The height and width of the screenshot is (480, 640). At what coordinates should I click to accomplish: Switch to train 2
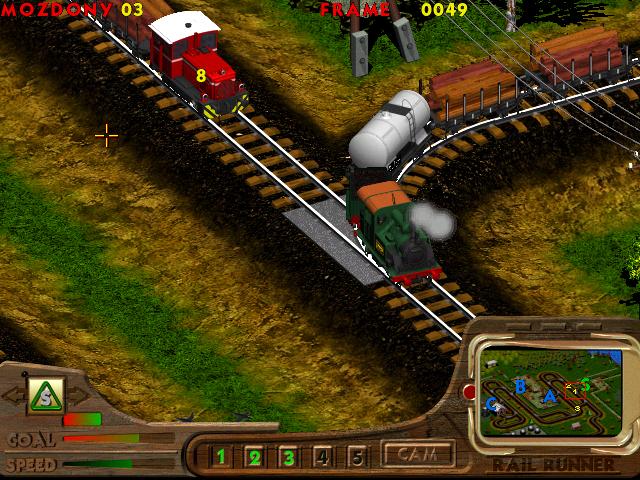(x=255, y=458)
